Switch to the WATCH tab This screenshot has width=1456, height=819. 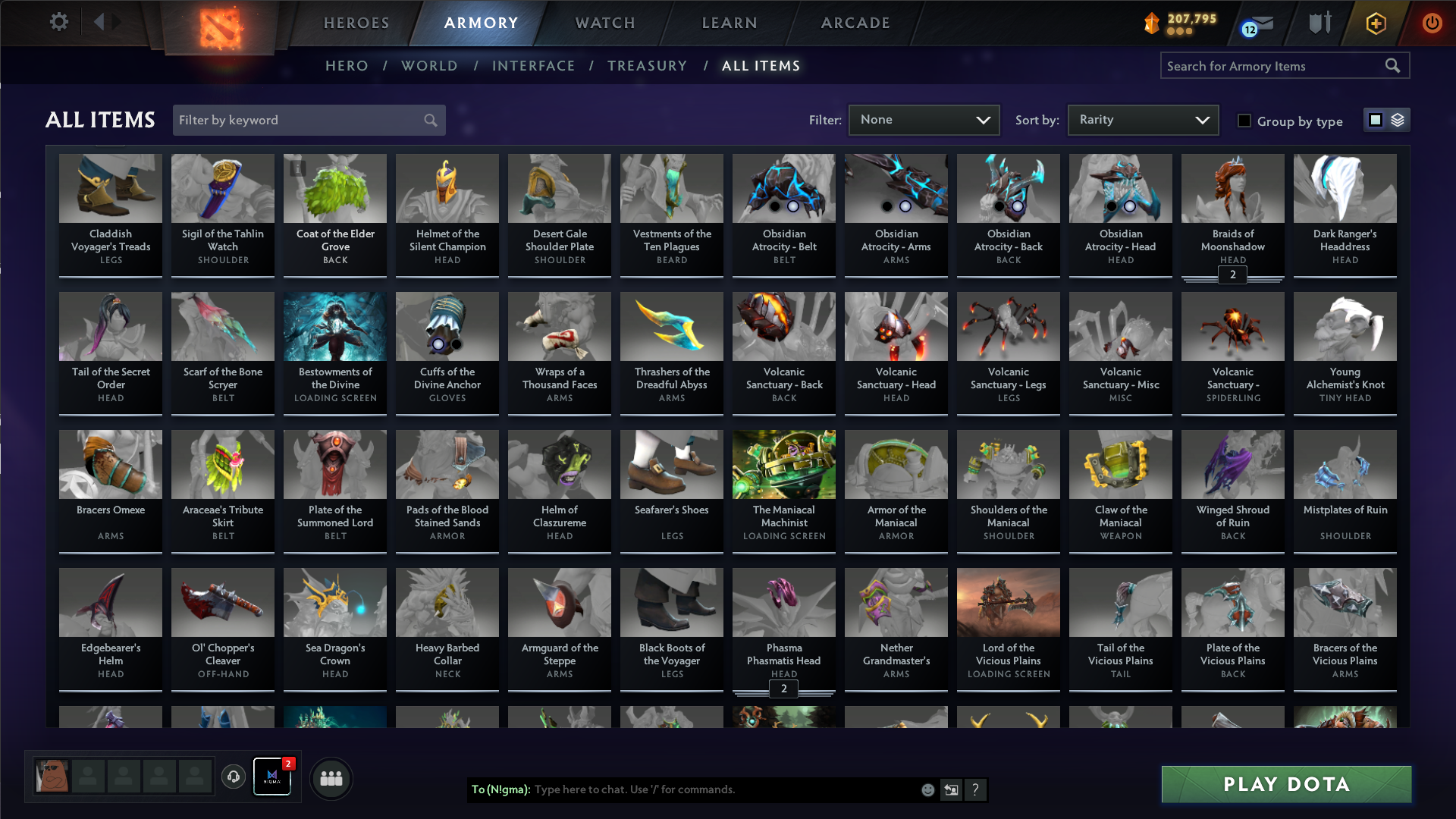click(604, 23)
